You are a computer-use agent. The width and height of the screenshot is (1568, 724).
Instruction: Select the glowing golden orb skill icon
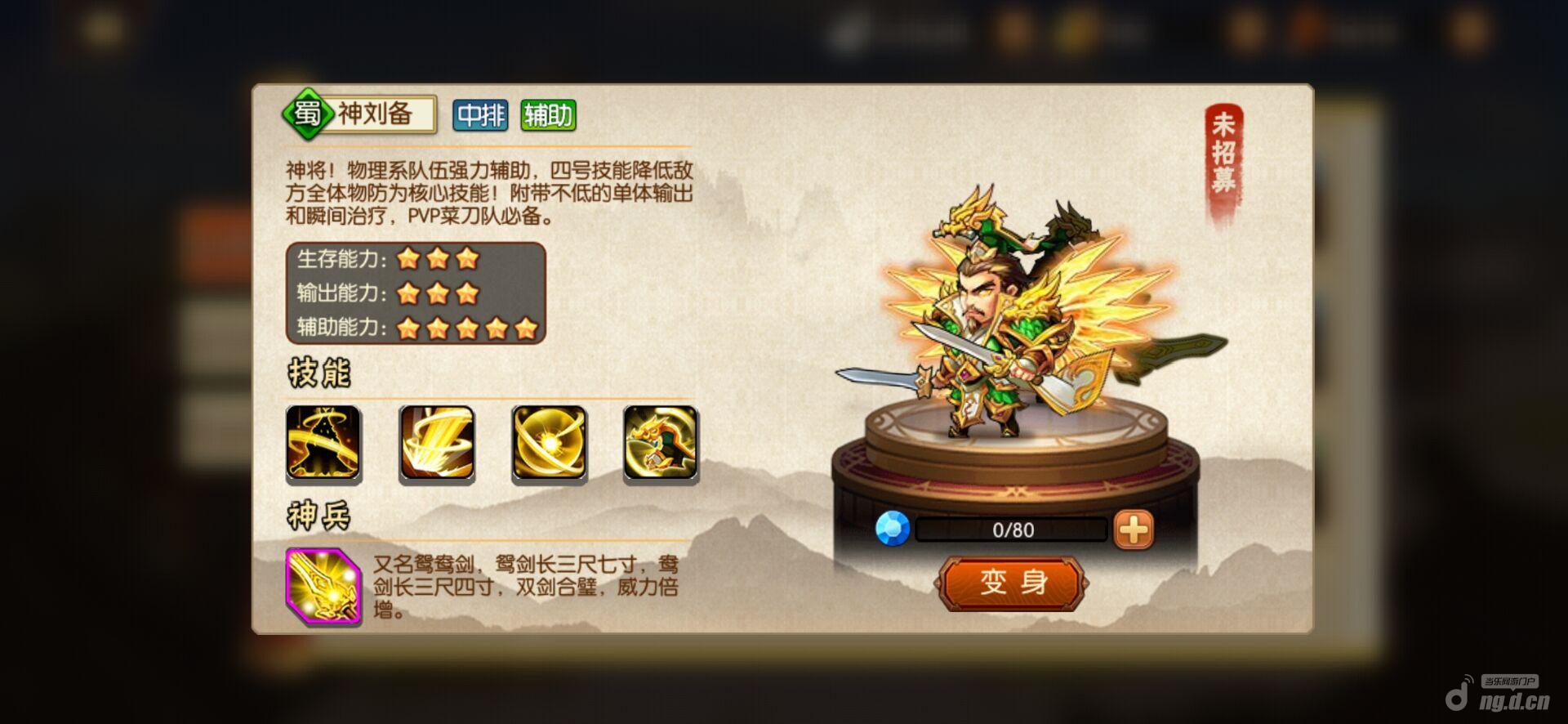point(549,442)
